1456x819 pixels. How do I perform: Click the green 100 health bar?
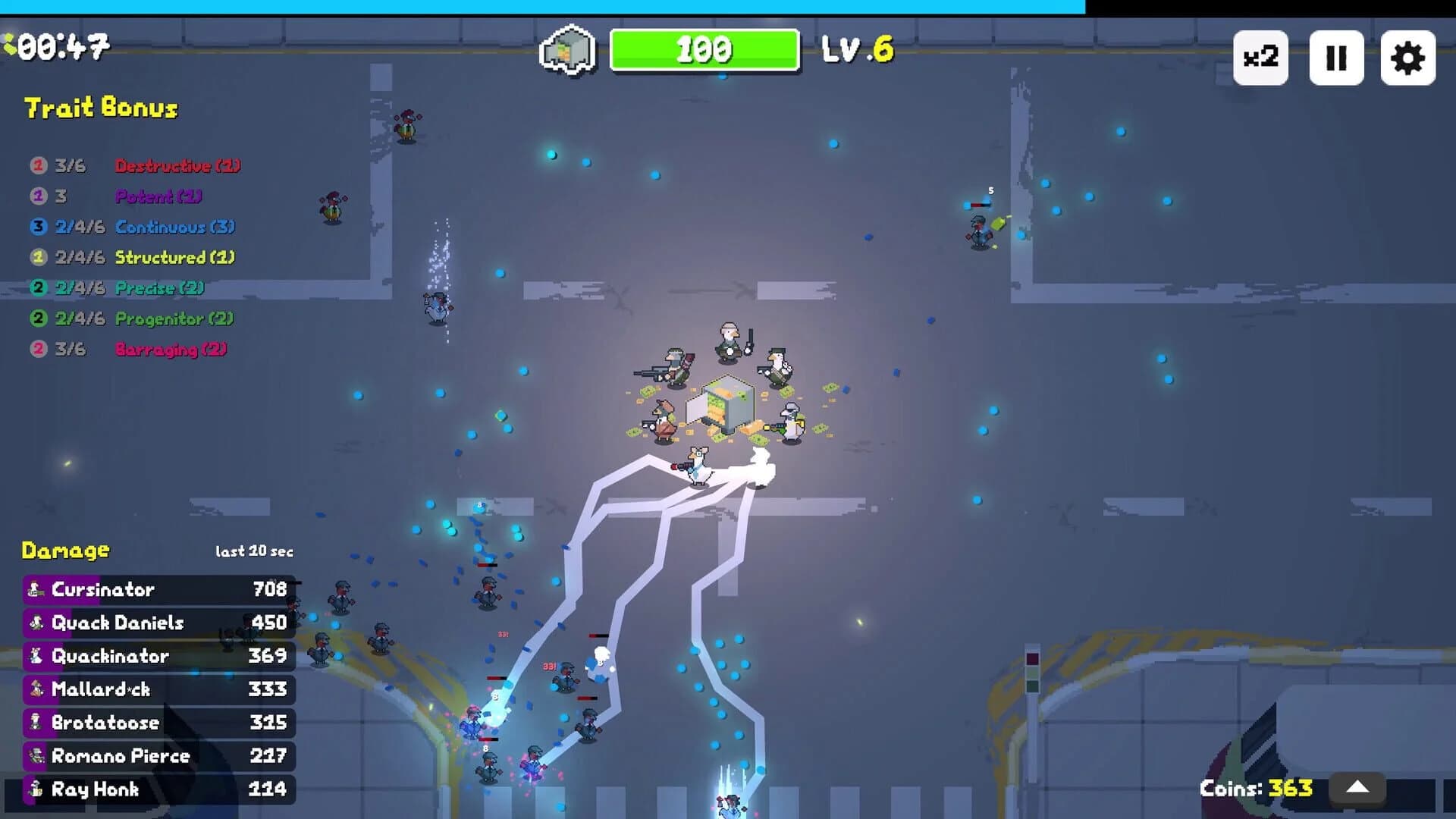pyautogui.click(x=704, y=51)
